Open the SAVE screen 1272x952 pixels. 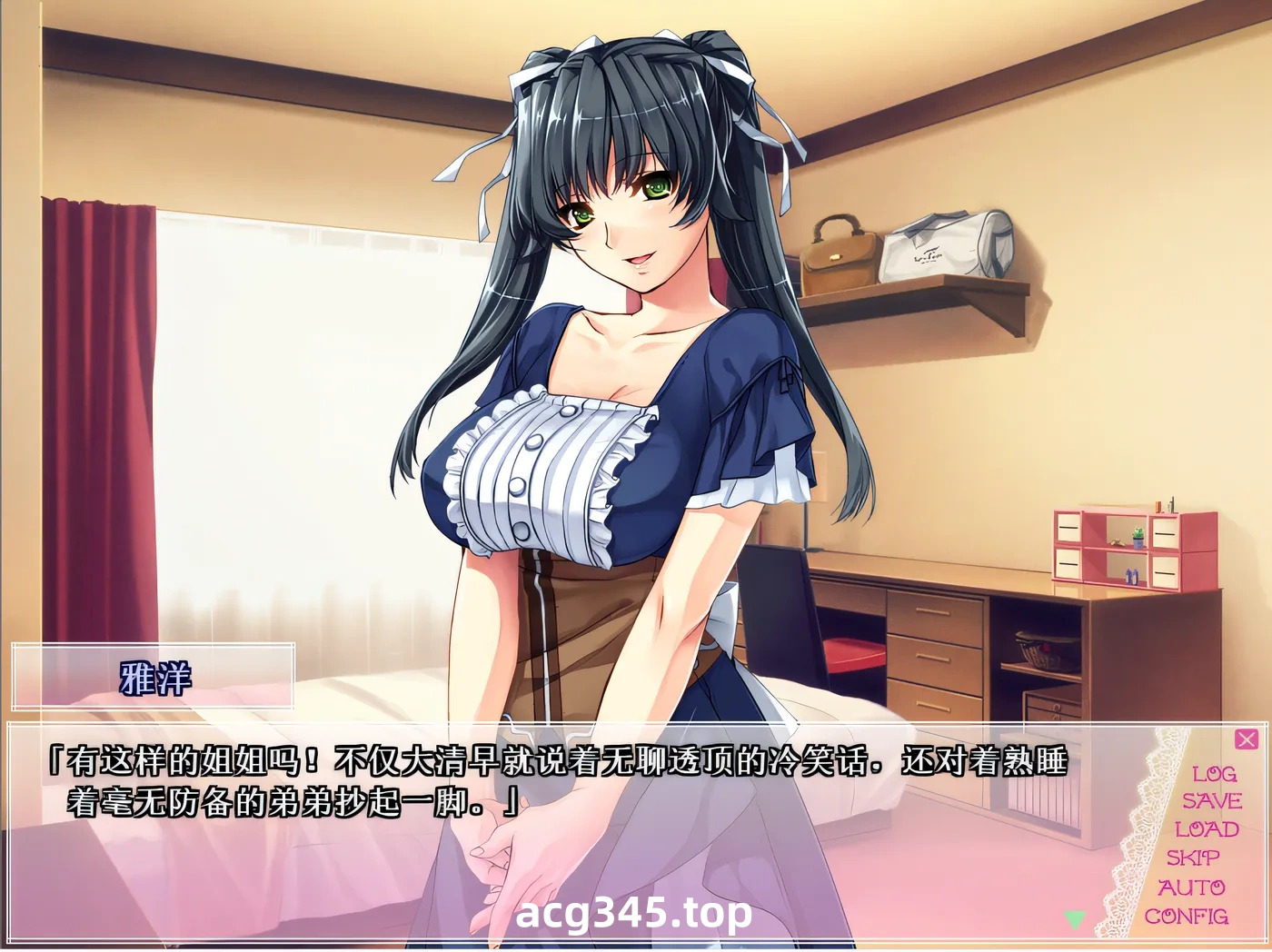(x=1212, y=802)
